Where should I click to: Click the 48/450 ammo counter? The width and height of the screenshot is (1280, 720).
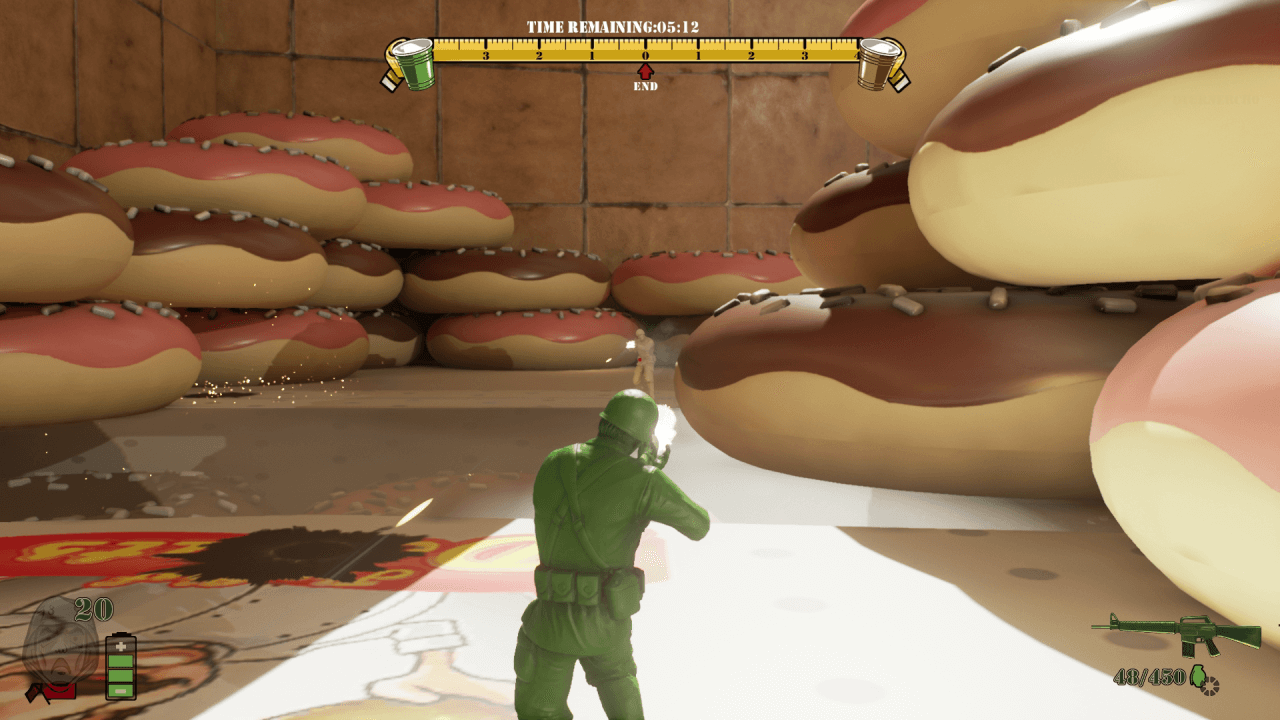coord(1150,675)
